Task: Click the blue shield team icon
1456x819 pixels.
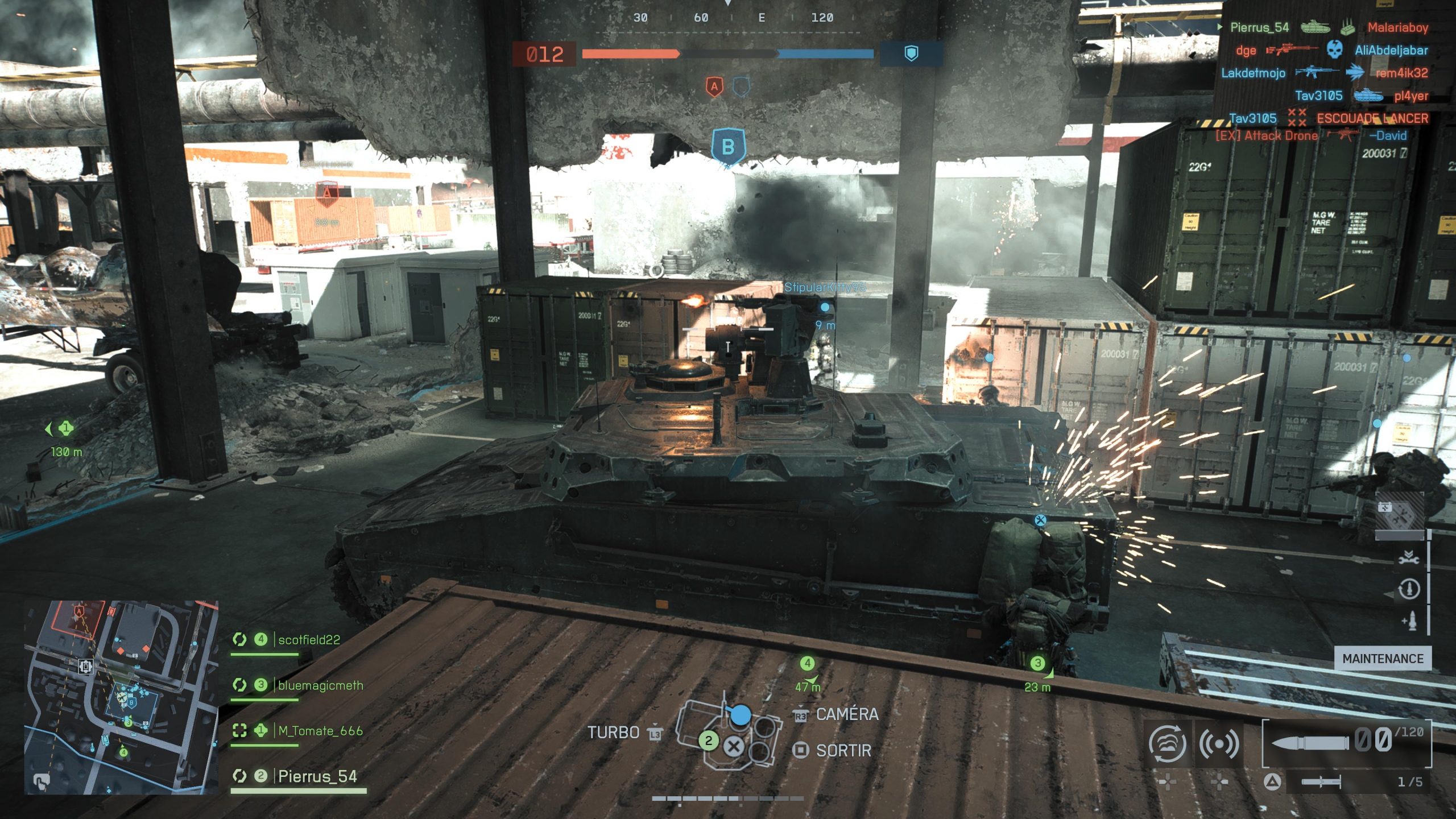Action: coord(911,53)
